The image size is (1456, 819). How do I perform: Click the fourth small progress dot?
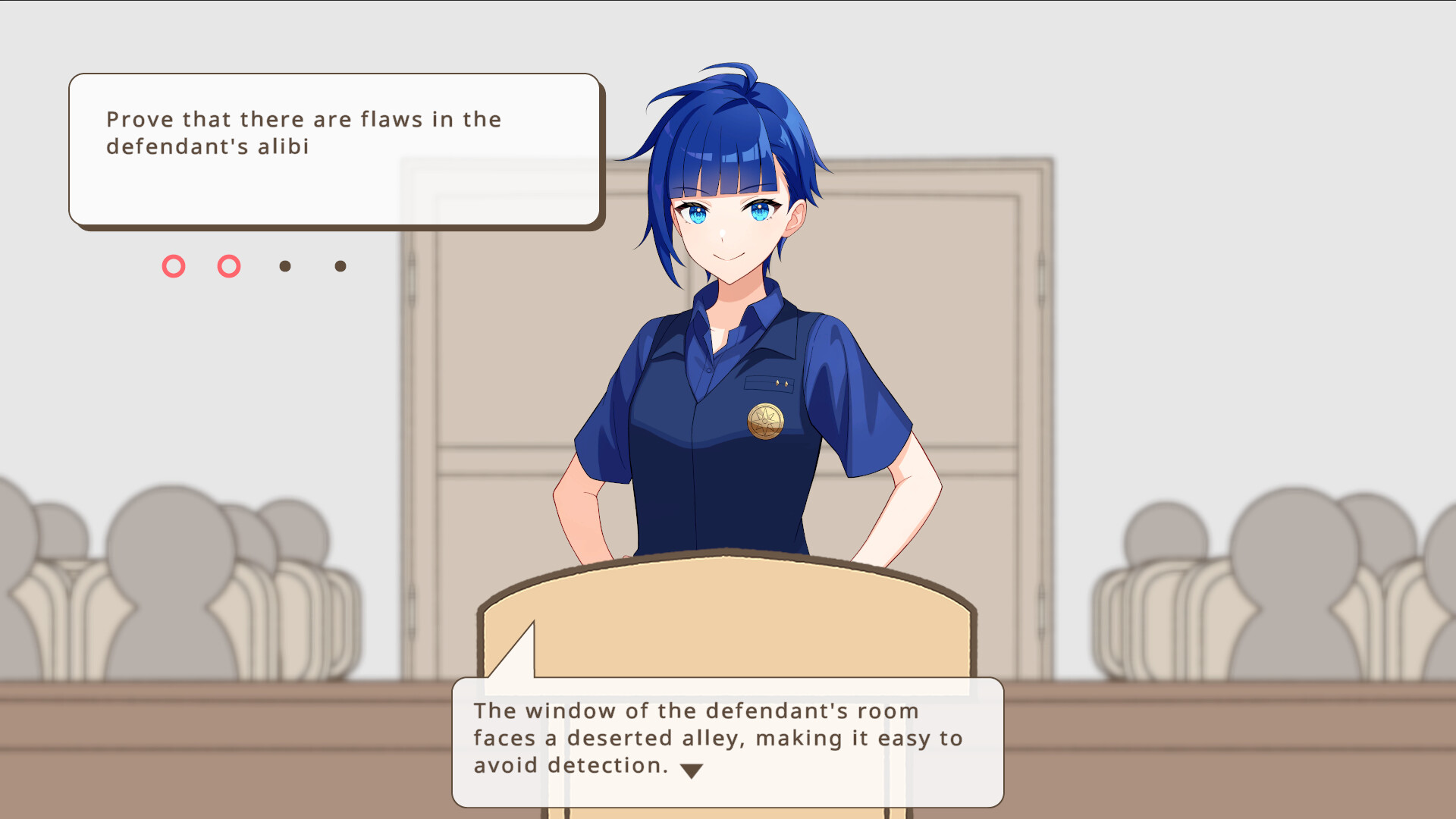pyautogui.click(x=339, y=266)
